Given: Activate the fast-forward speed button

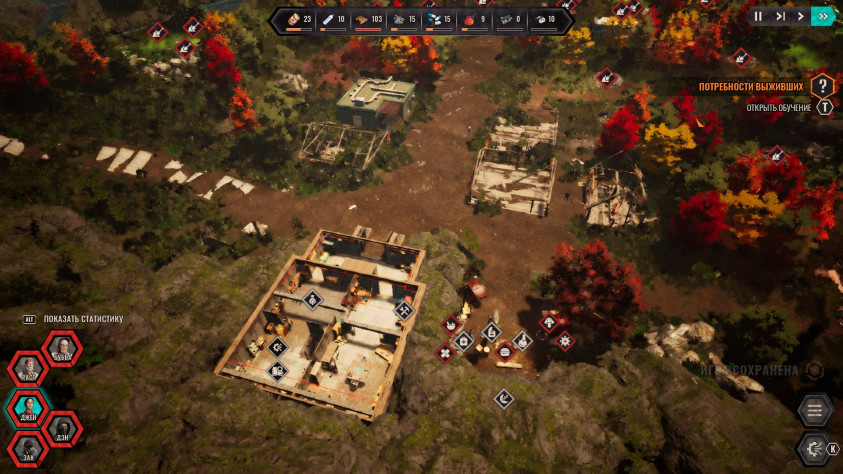Looking at the screenshot, I should (822, 16).
